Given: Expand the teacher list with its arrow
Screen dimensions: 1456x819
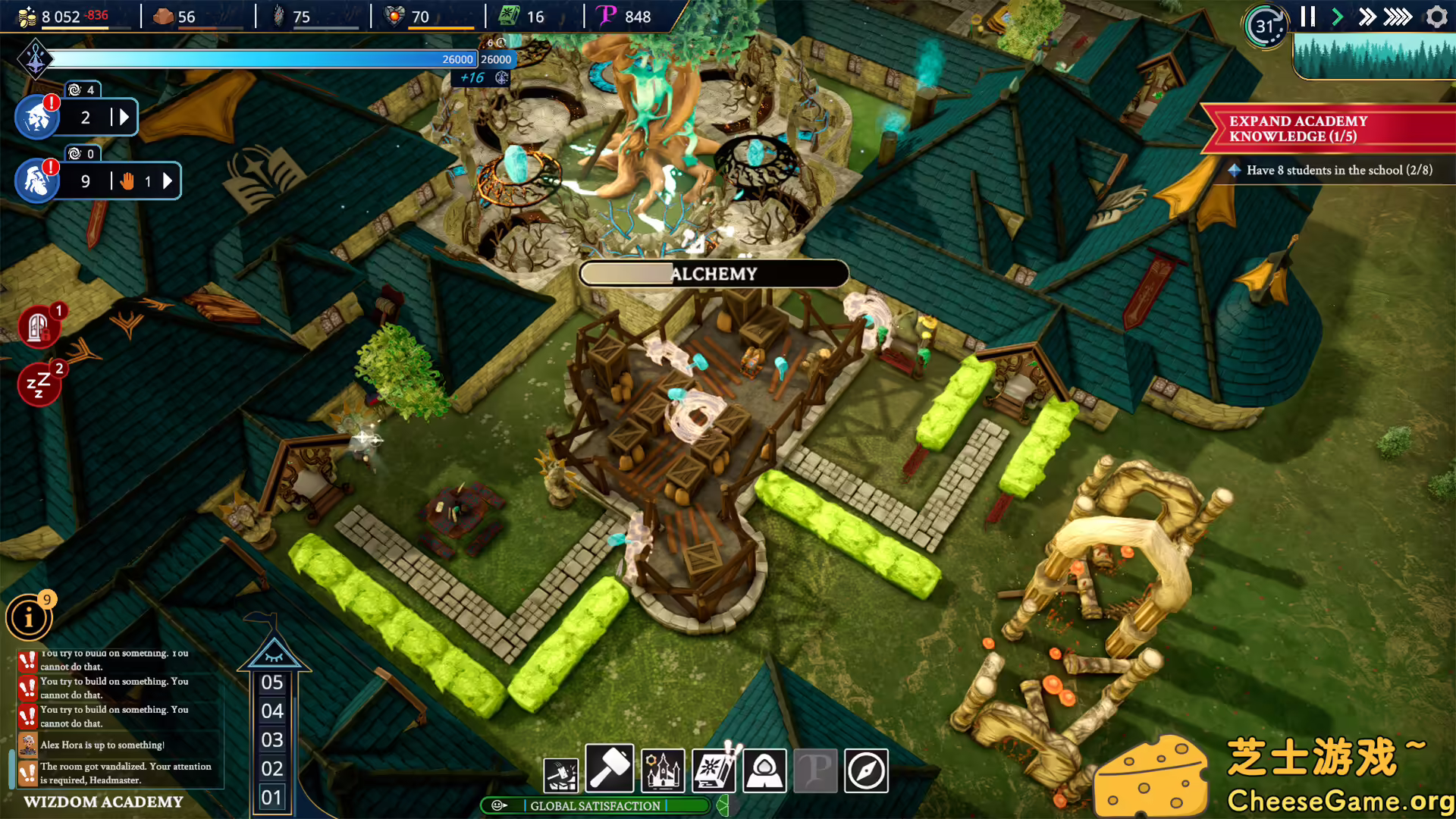Looking at the screenshot, I should tap(168, 180).
